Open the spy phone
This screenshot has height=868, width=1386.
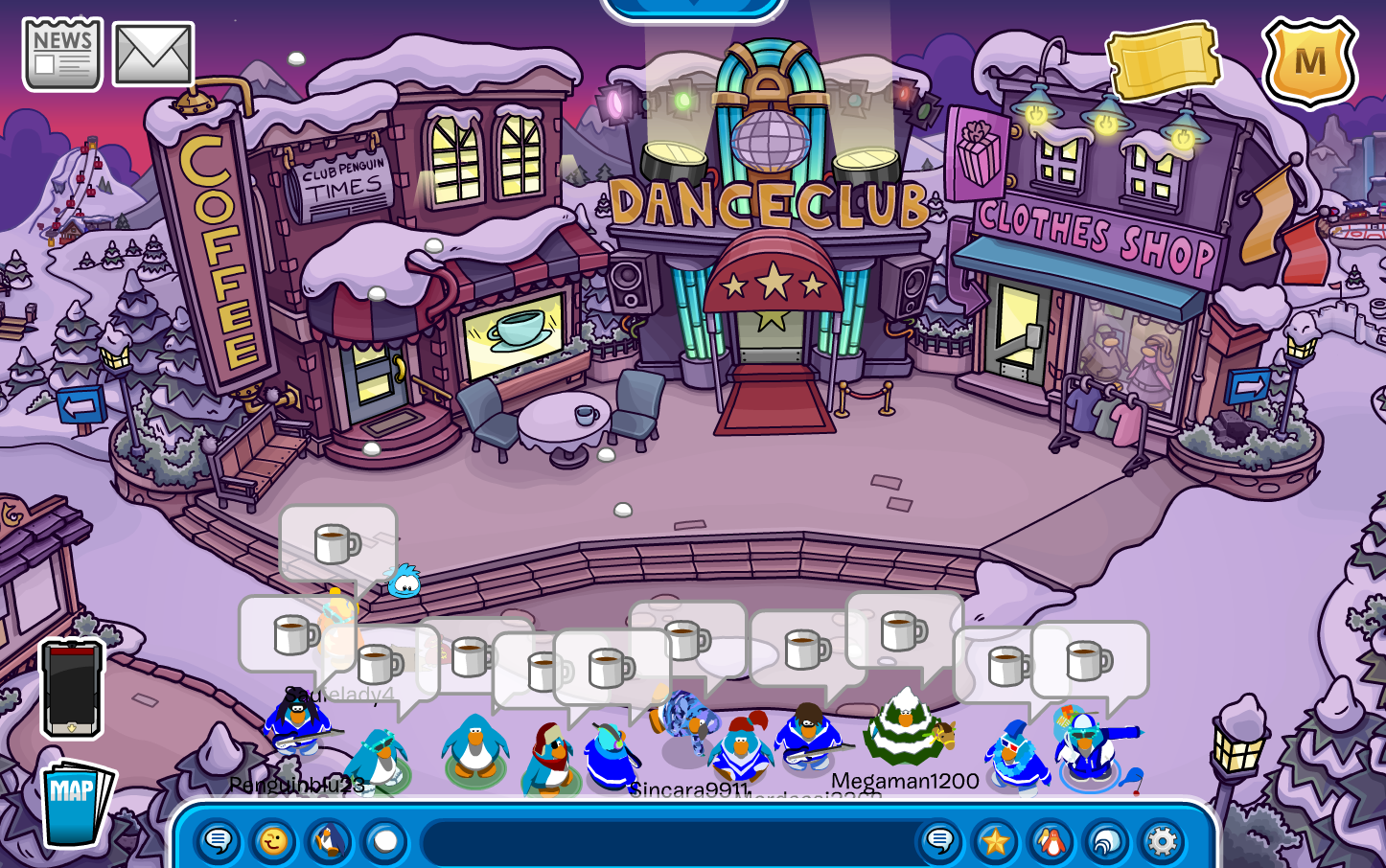(x=71, y=688)
